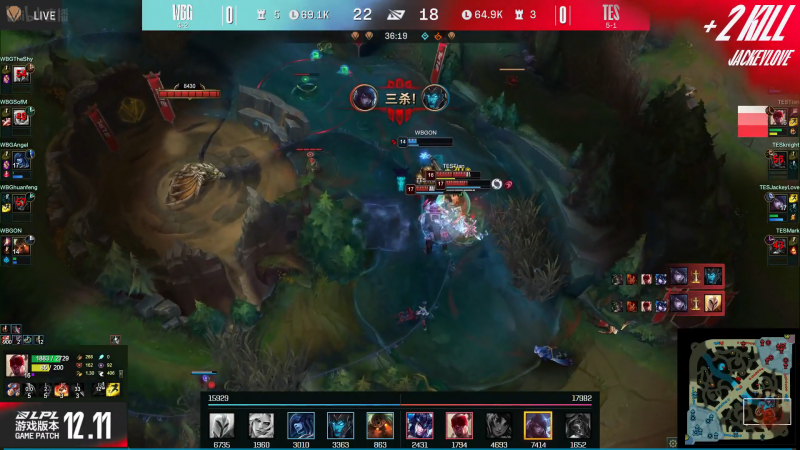Click the selected champion portrait in stats panel

tap(17, 365)
